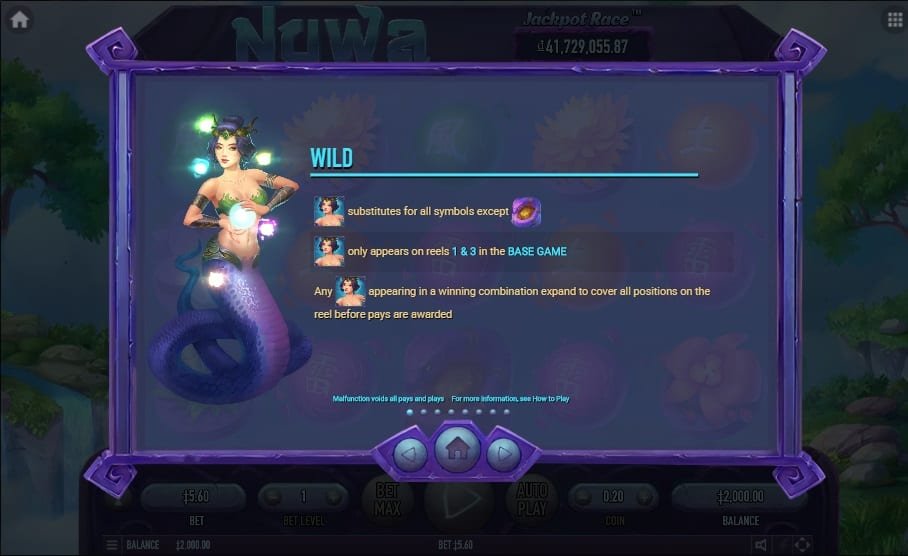Toggle the sound speaker icon
This screenshot has width=908, height=556.
coord(761,545)
